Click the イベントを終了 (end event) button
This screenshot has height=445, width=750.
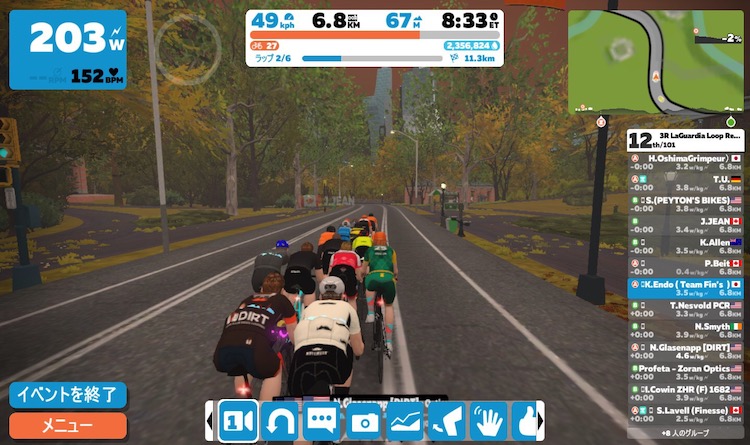(68, 395)
